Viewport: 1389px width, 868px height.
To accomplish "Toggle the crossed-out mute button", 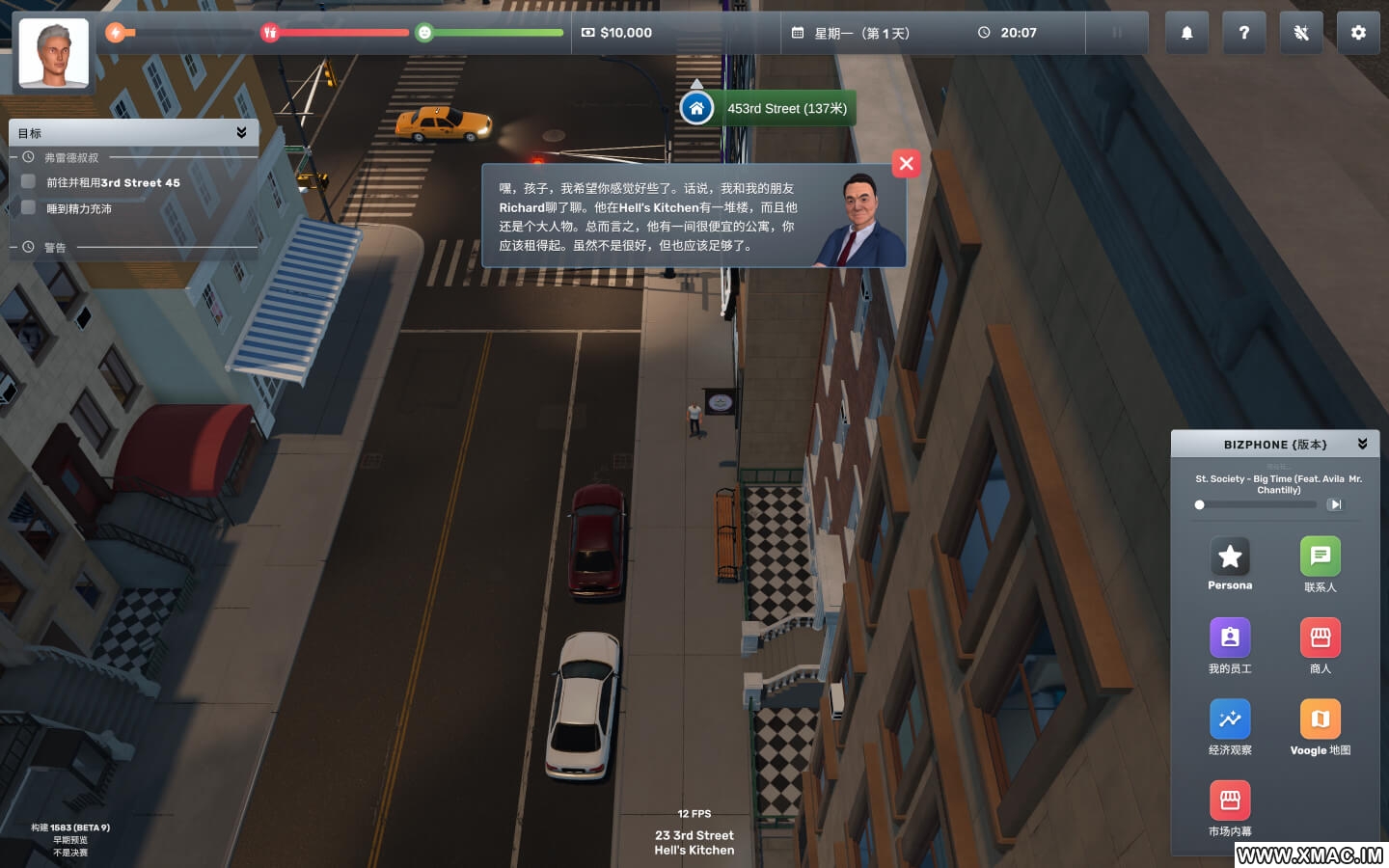I will coord(1301,33).
